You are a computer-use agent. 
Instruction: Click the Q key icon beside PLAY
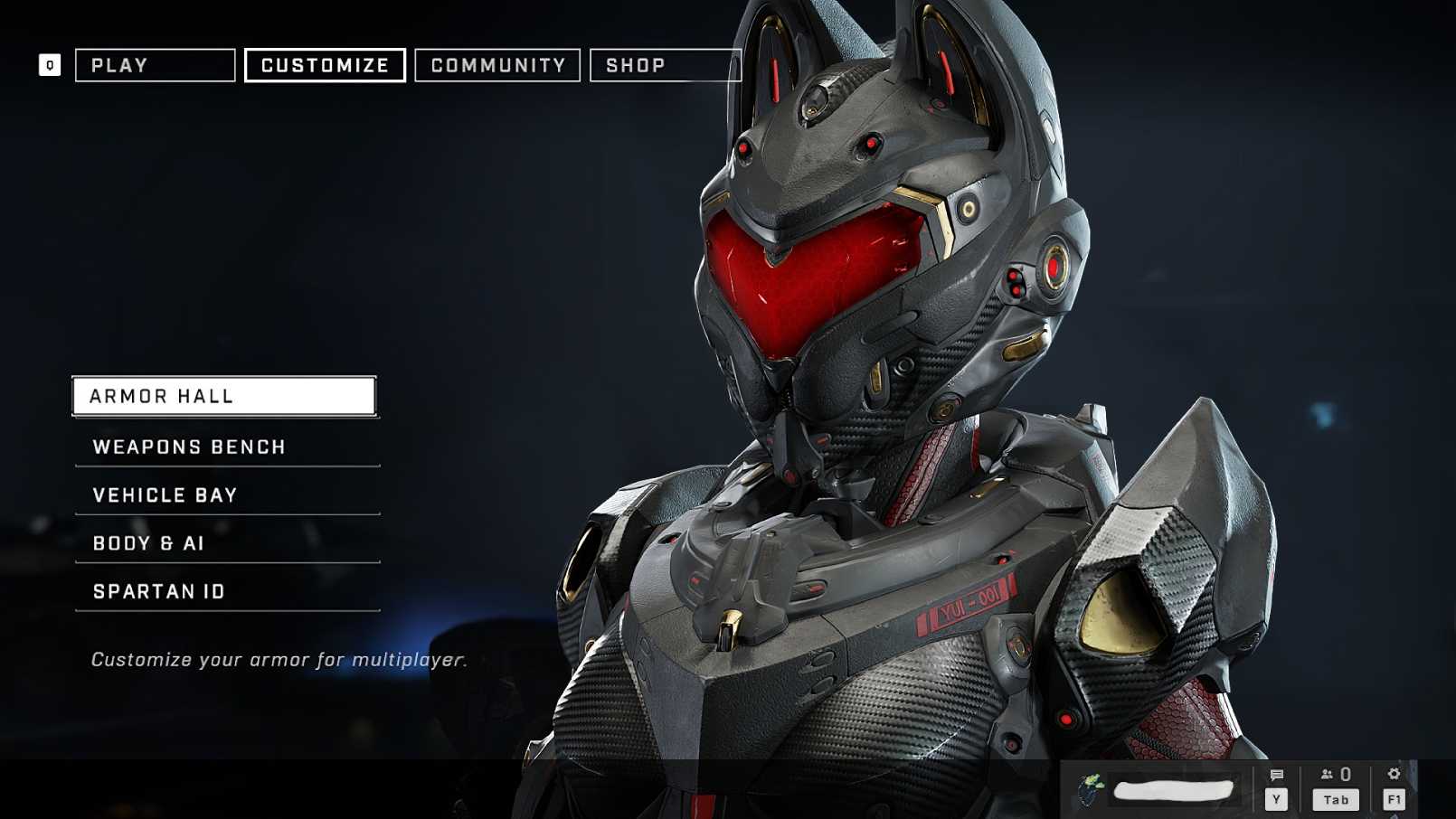click(50, 64)
